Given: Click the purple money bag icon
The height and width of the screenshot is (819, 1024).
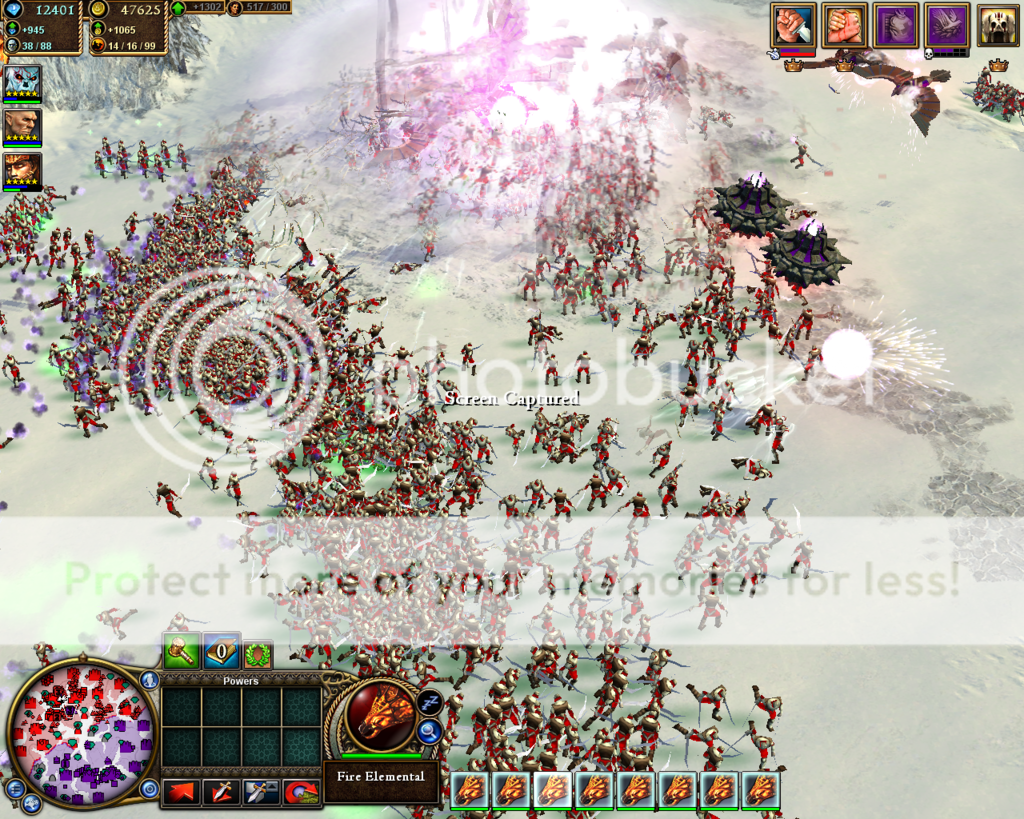Looking at the screenshot, I should click(x=896, y=25).
